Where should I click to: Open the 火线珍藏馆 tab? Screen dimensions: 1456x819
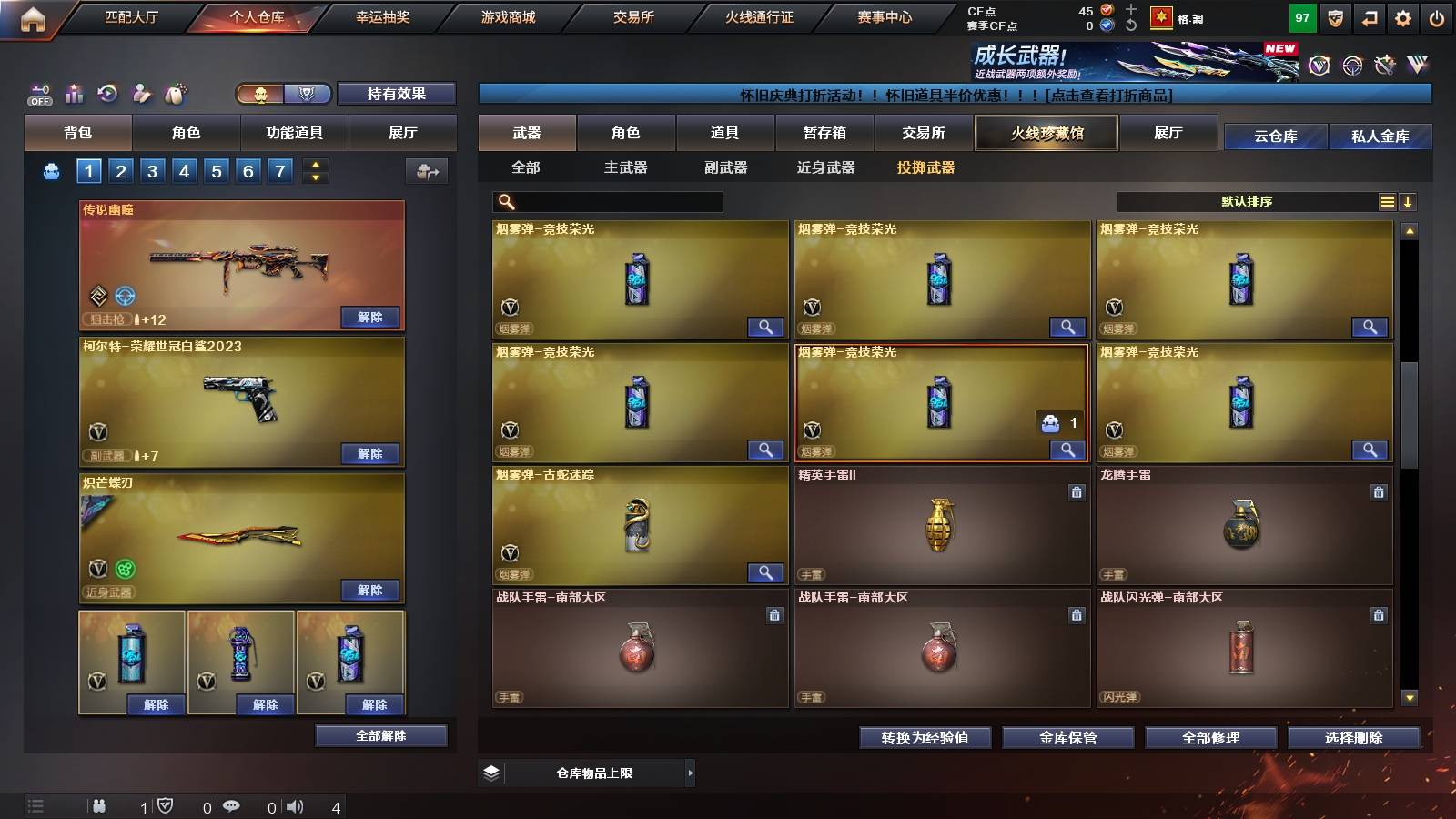pos(1046,133)
